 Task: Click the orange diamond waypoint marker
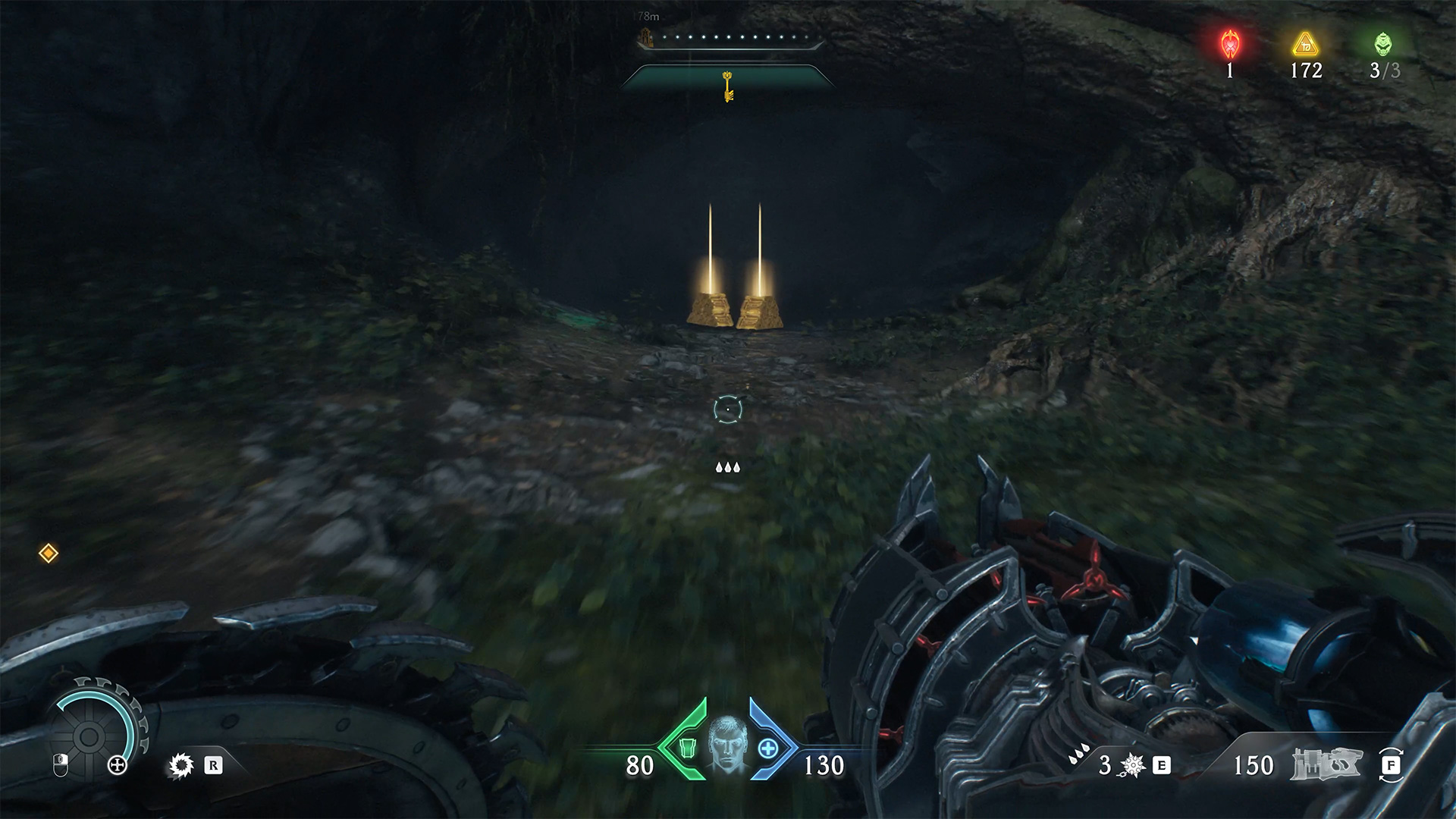point(49,554)
